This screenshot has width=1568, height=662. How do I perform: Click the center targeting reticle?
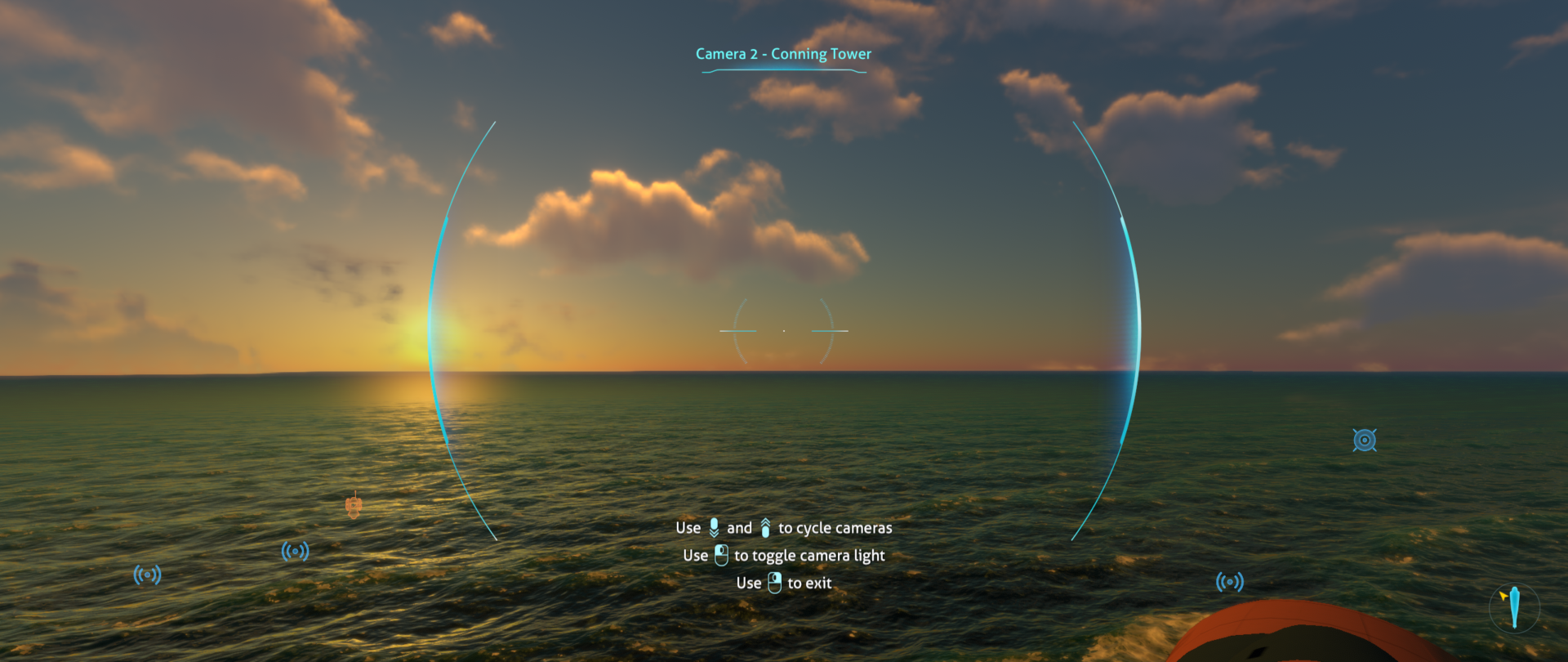(784, 329)
